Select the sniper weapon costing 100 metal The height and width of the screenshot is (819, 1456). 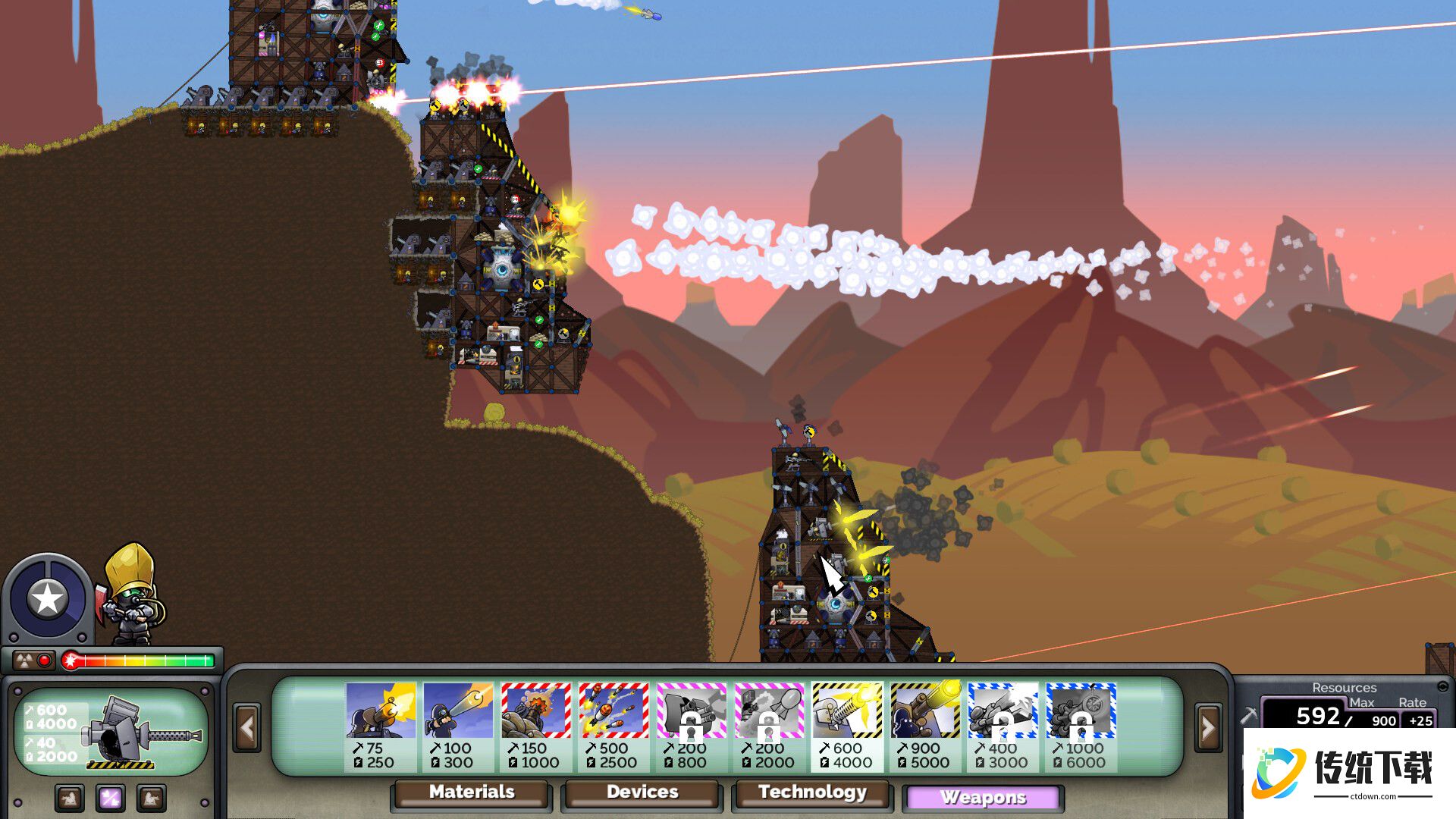coord(458,726)
